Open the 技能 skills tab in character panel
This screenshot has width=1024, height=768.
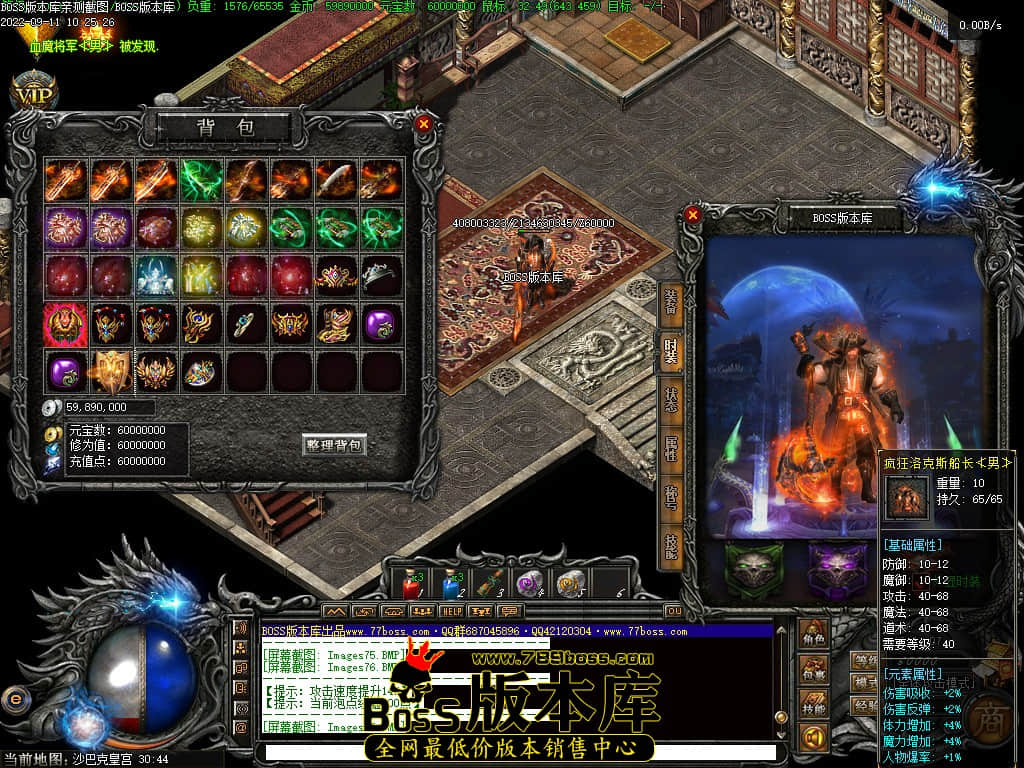point(670,545)
